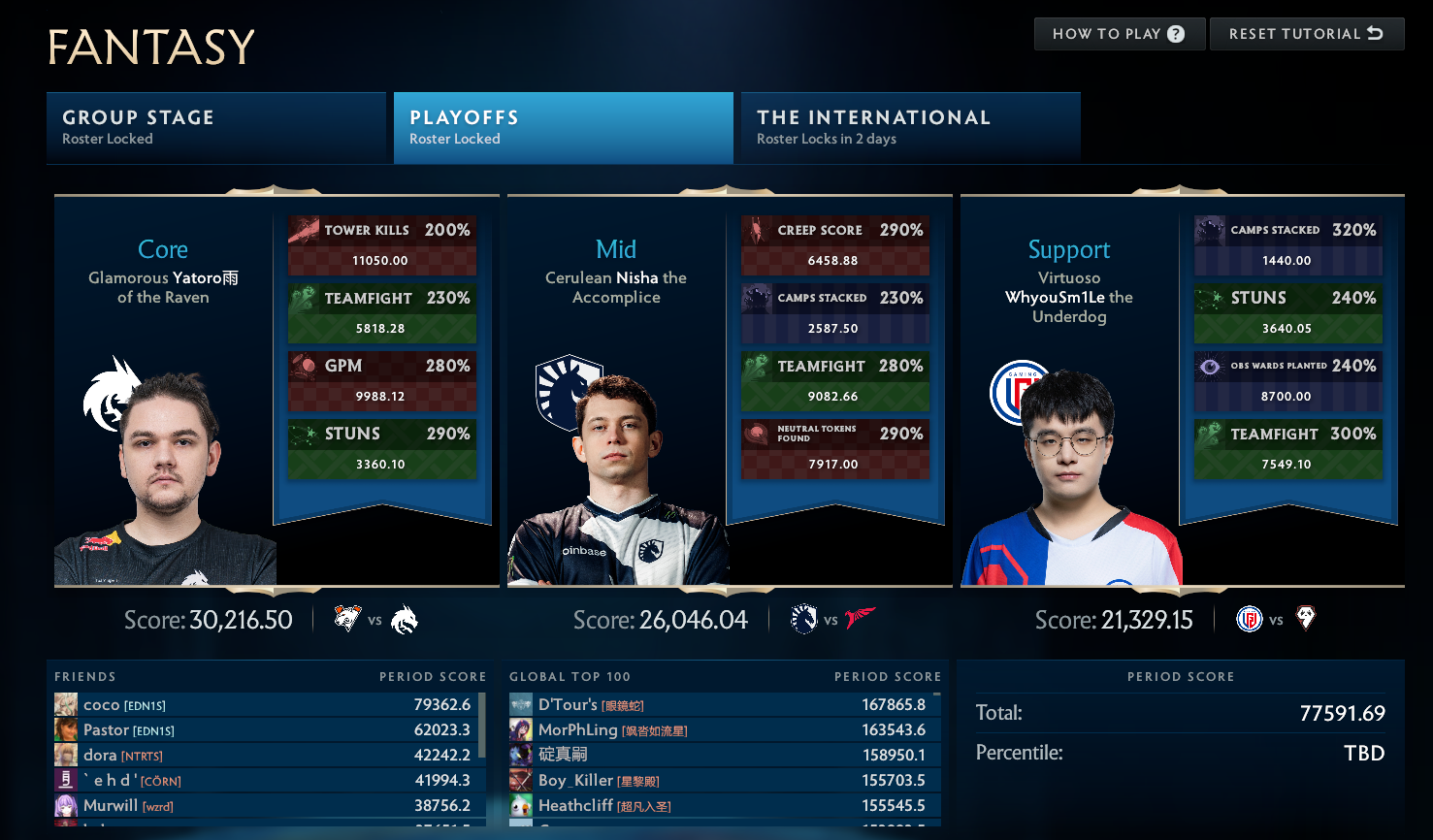Click the Reset Tutorial button
The width and height of the screenshot is (1433, 840).
[1306, 33]
